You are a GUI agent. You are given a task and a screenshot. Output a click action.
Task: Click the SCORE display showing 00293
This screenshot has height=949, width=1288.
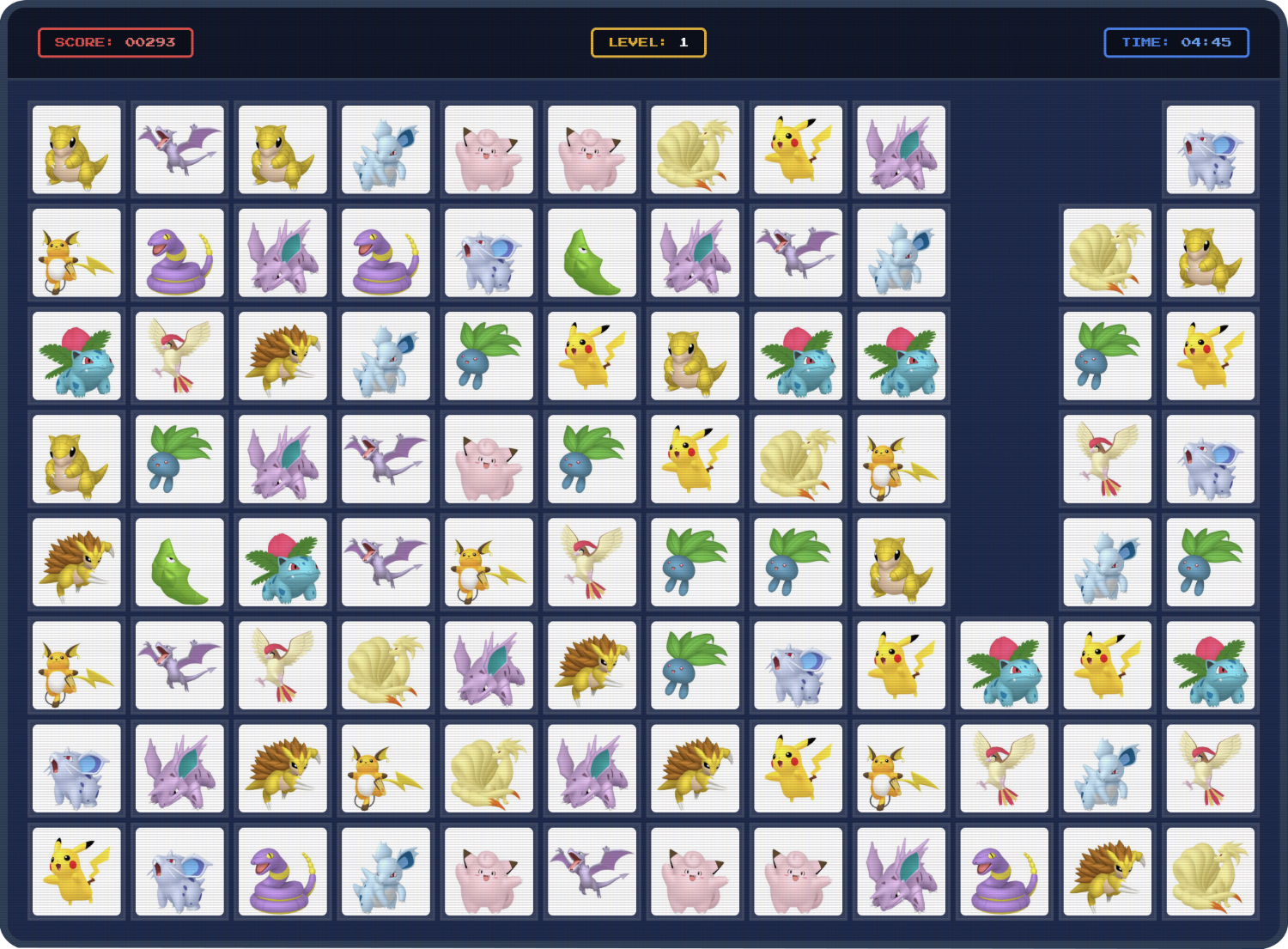116,42
